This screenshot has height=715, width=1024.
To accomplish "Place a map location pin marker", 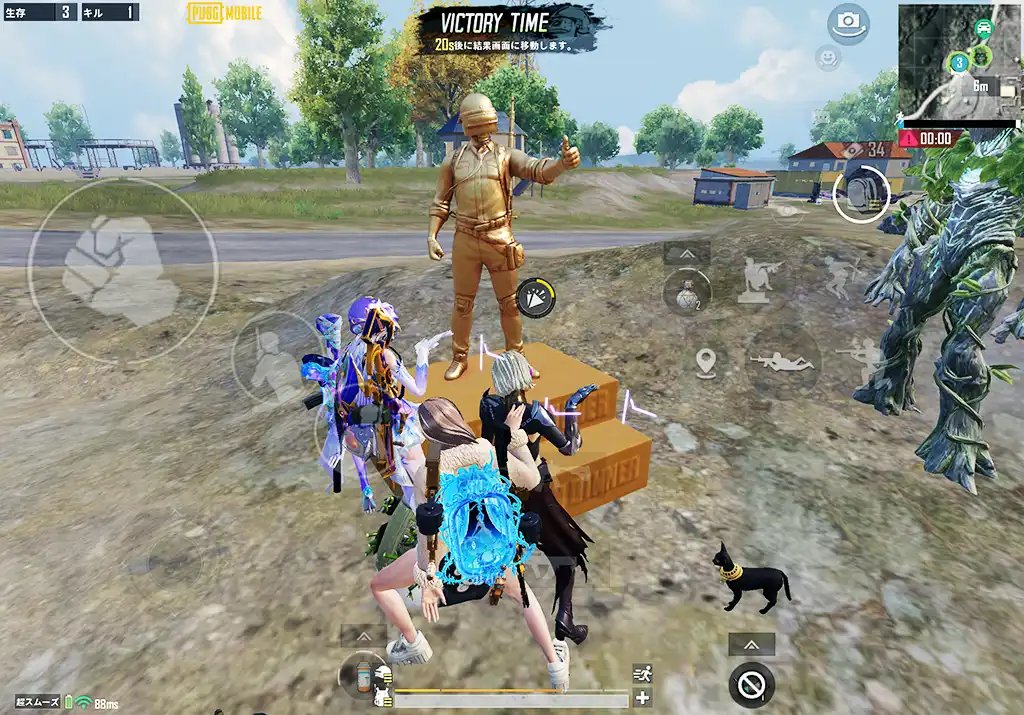I will [x=706, y=362].
